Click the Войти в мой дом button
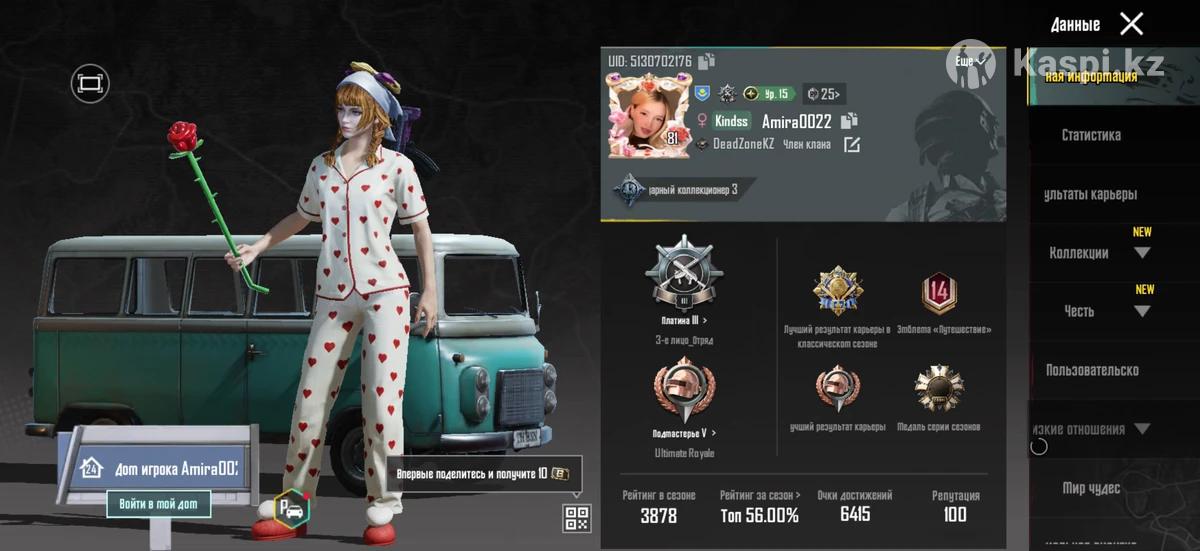Image resolution: width=1200 pixels, height=551 pixels. pyautogui.click(x=159, y=504)
